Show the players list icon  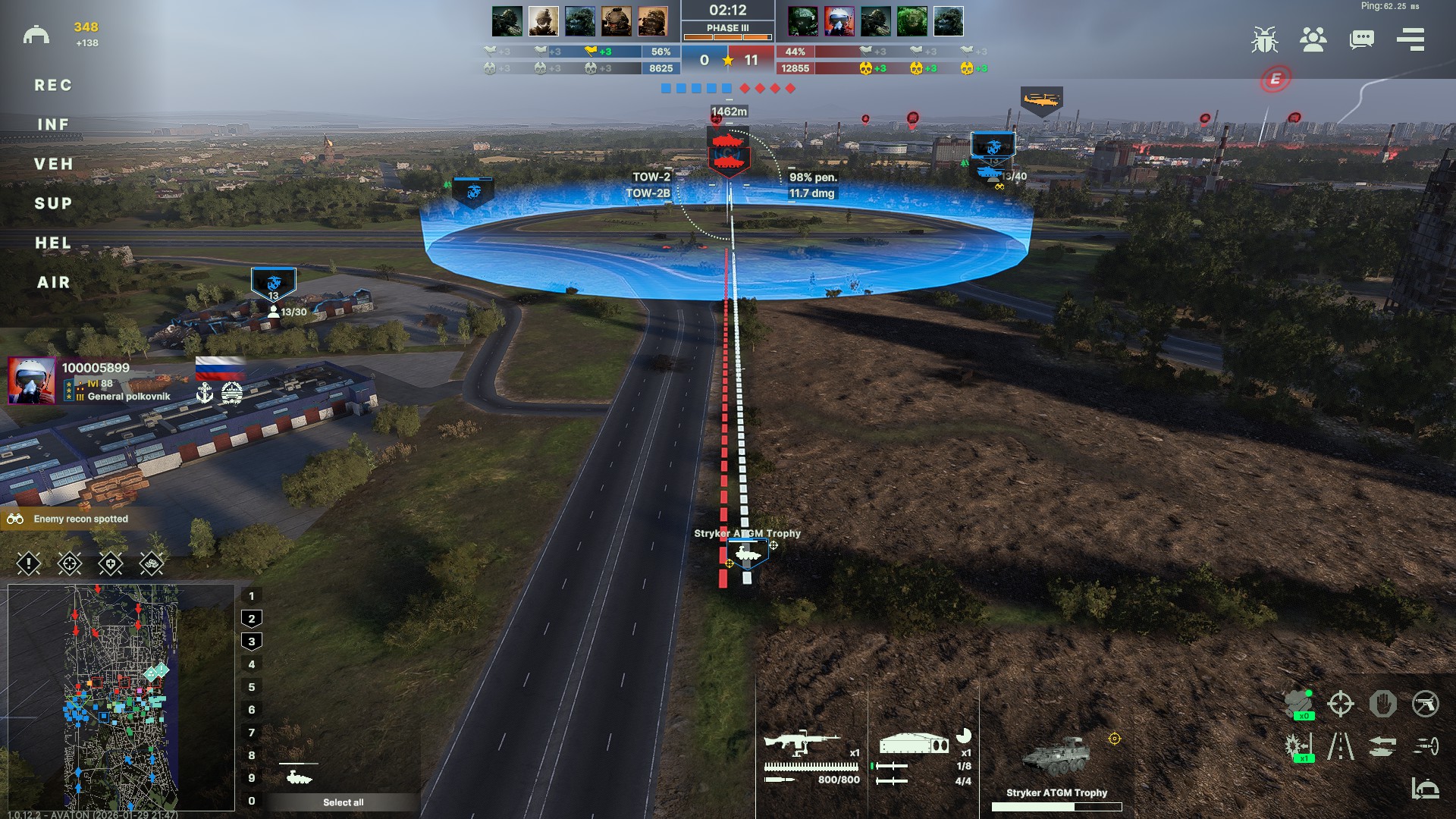pos(1313,39)
